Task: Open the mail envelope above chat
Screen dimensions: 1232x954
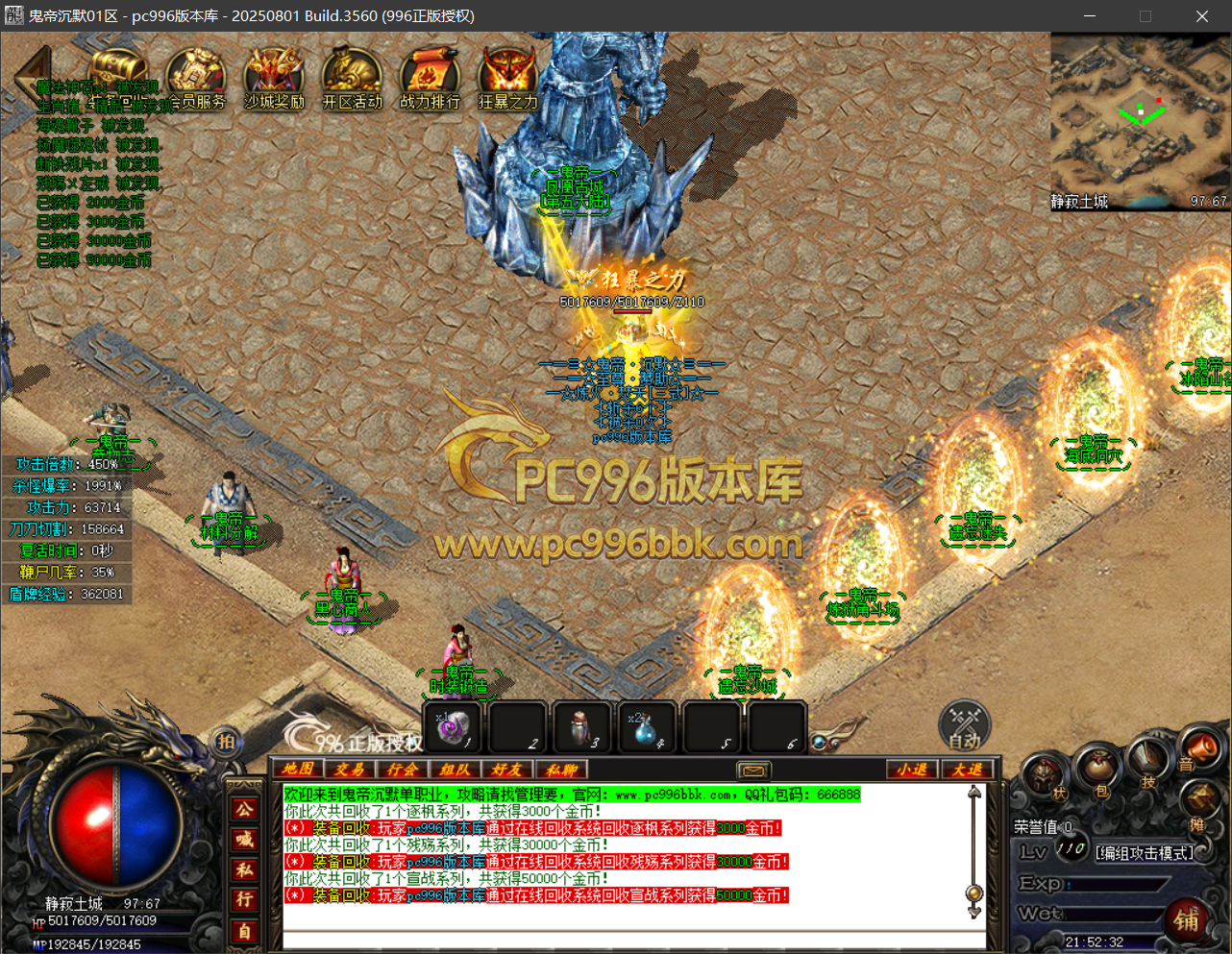Action: tap(754, 771)
